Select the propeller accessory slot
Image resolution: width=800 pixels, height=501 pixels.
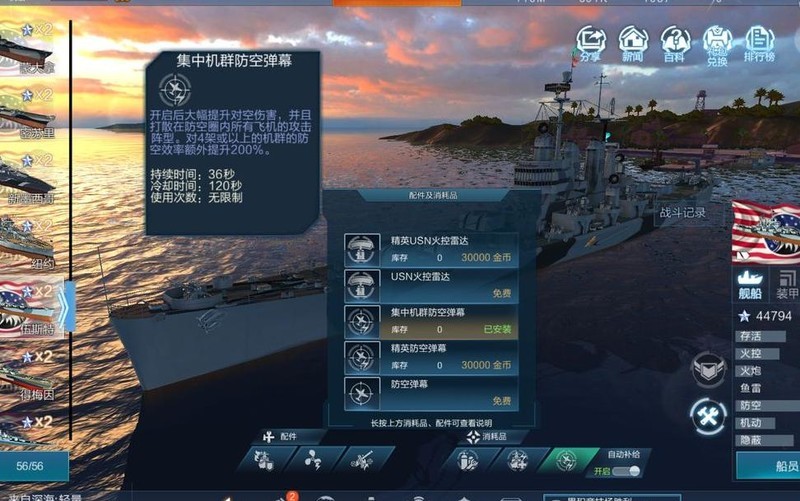tap(311, 461)
